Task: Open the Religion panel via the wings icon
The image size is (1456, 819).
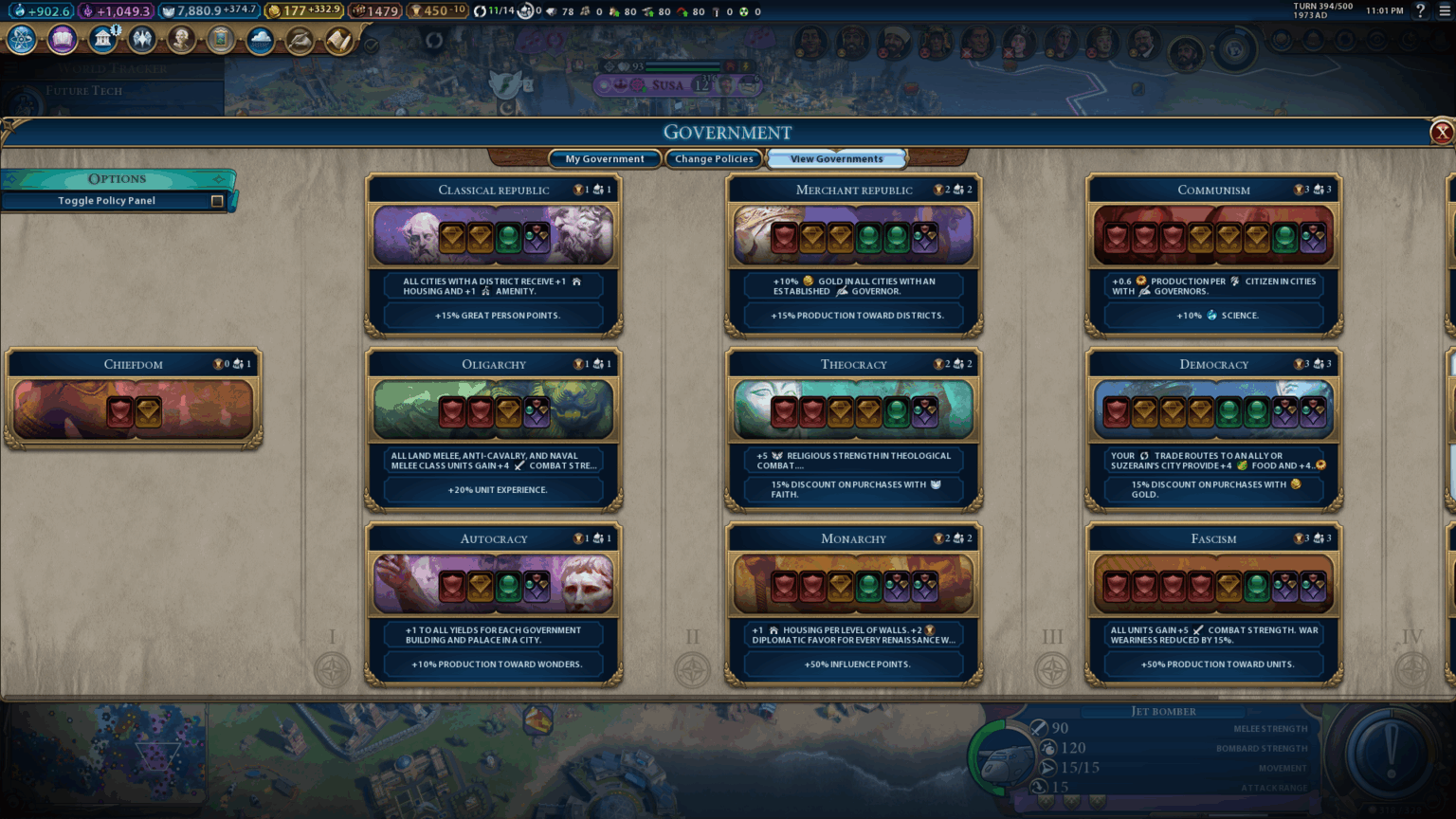Action: coord(142,41)
